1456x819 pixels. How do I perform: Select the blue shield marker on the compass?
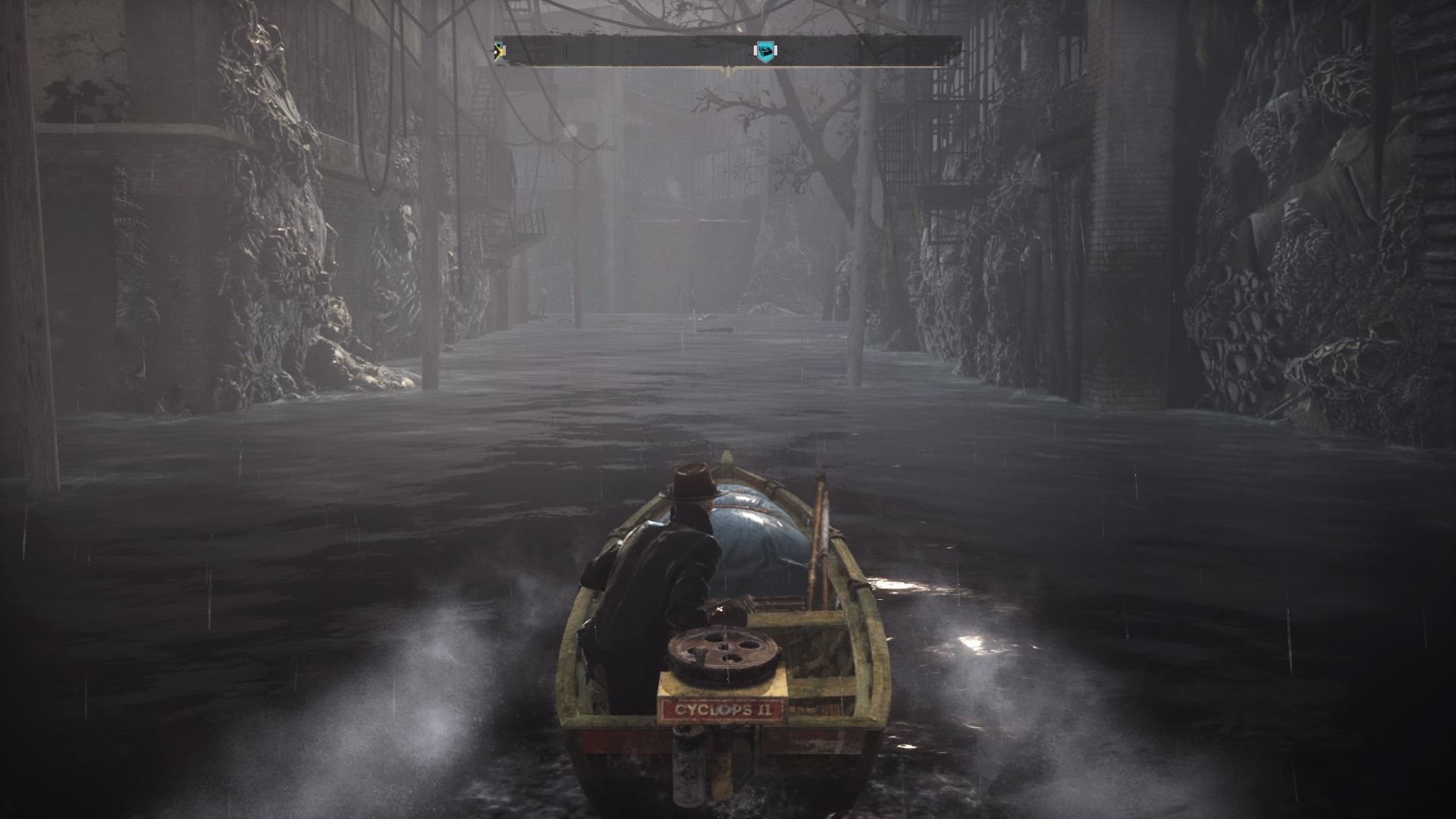[x=766, y=52]
